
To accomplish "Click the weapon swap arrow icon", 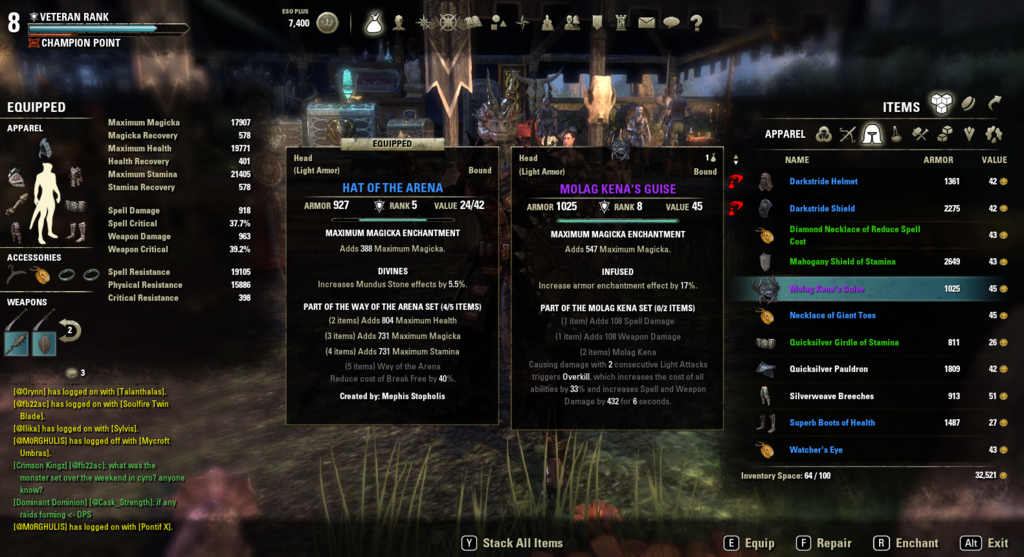I will [71, 330].
